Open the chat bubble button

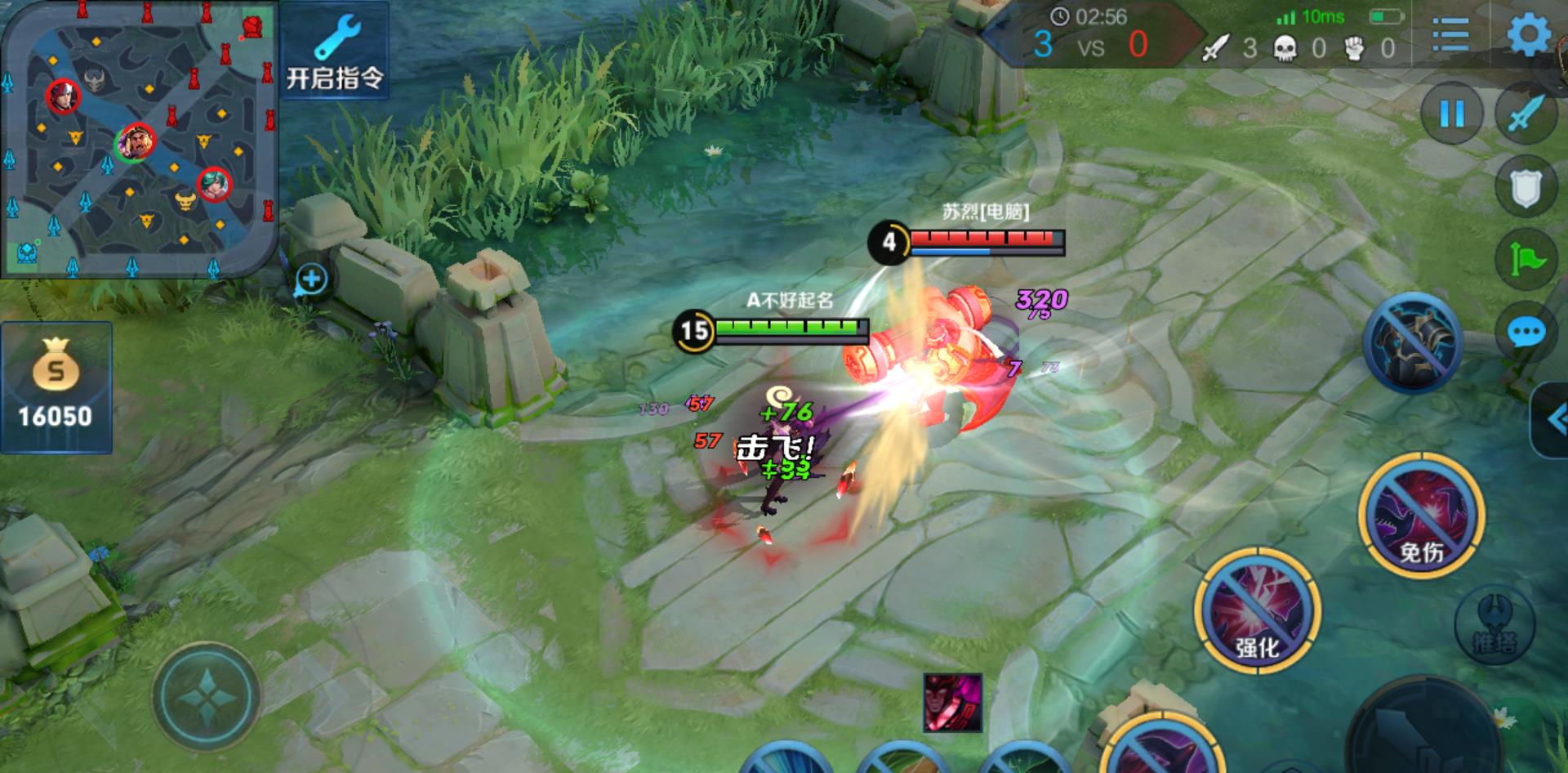pyautogui.click(x=1526, y=333)
